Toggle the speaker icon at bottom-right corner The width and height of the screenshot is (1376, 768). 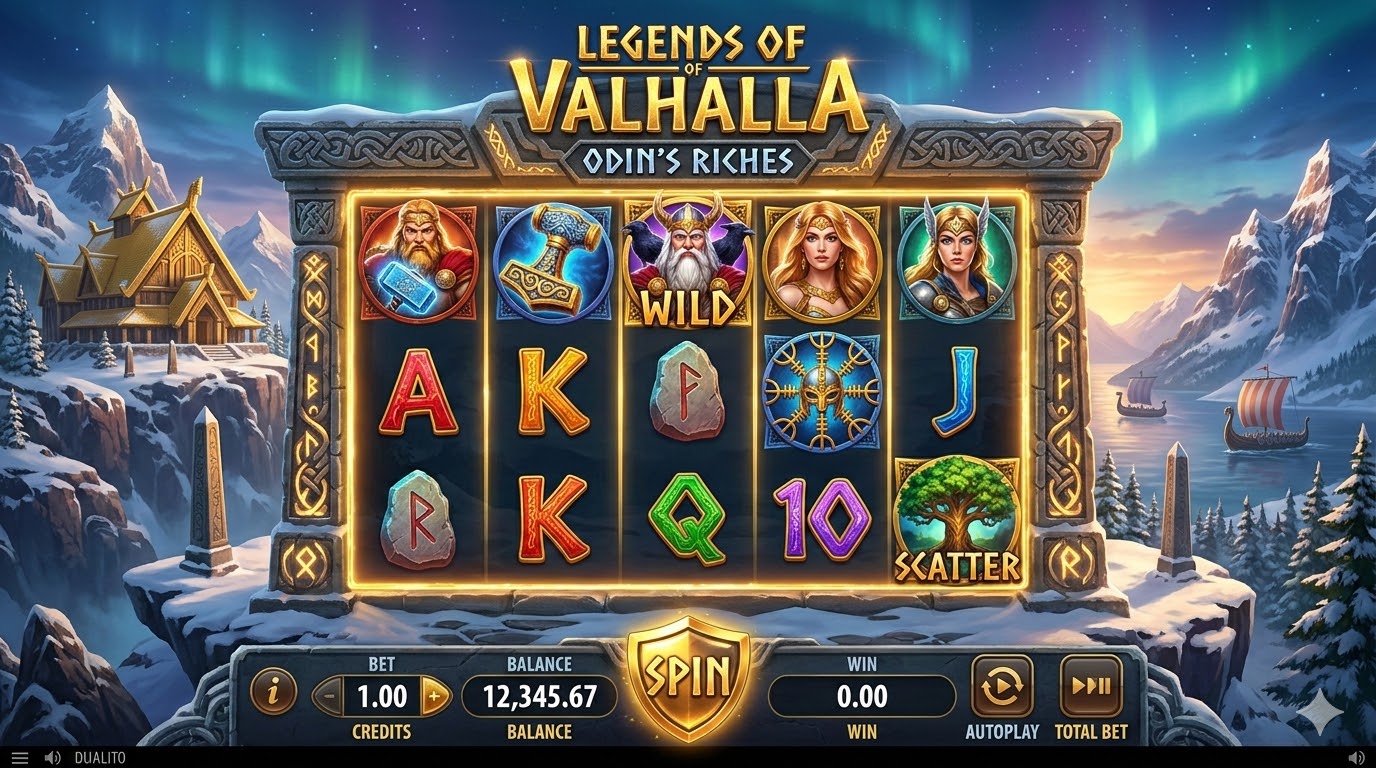coord(1357,758)
